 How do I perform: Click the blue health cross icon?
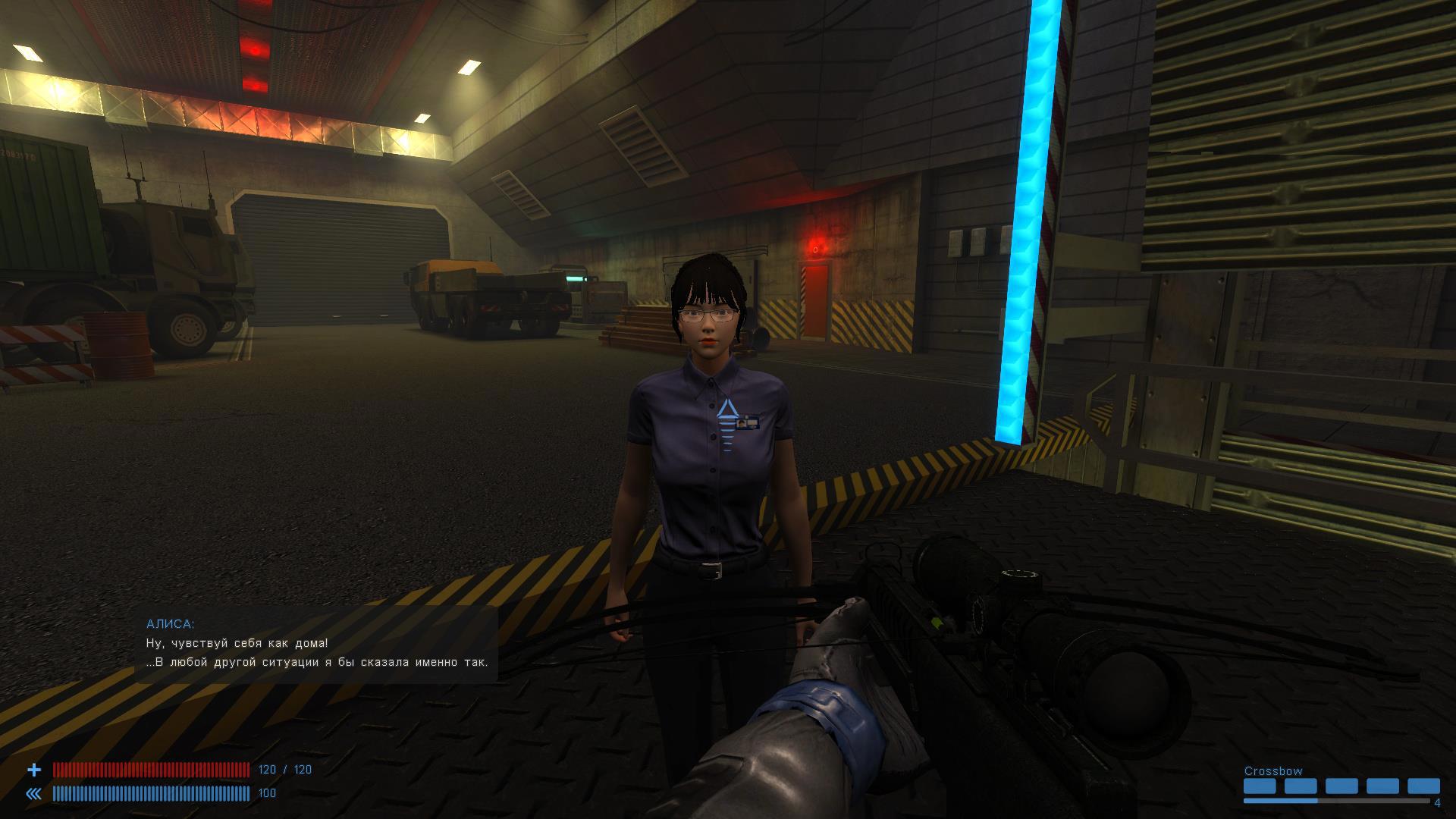pos(34,770)
